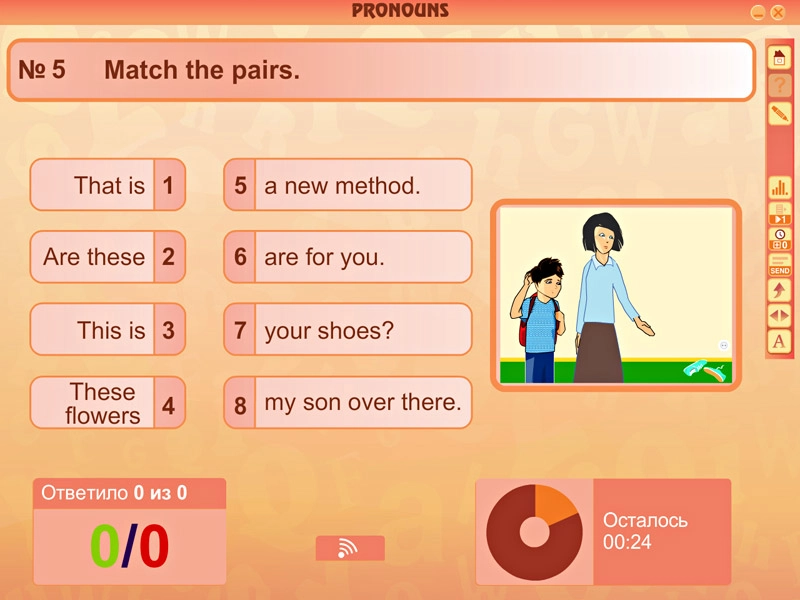Pick the "This is" card numbered 3

pyautogui.click(x=108, y=330)
